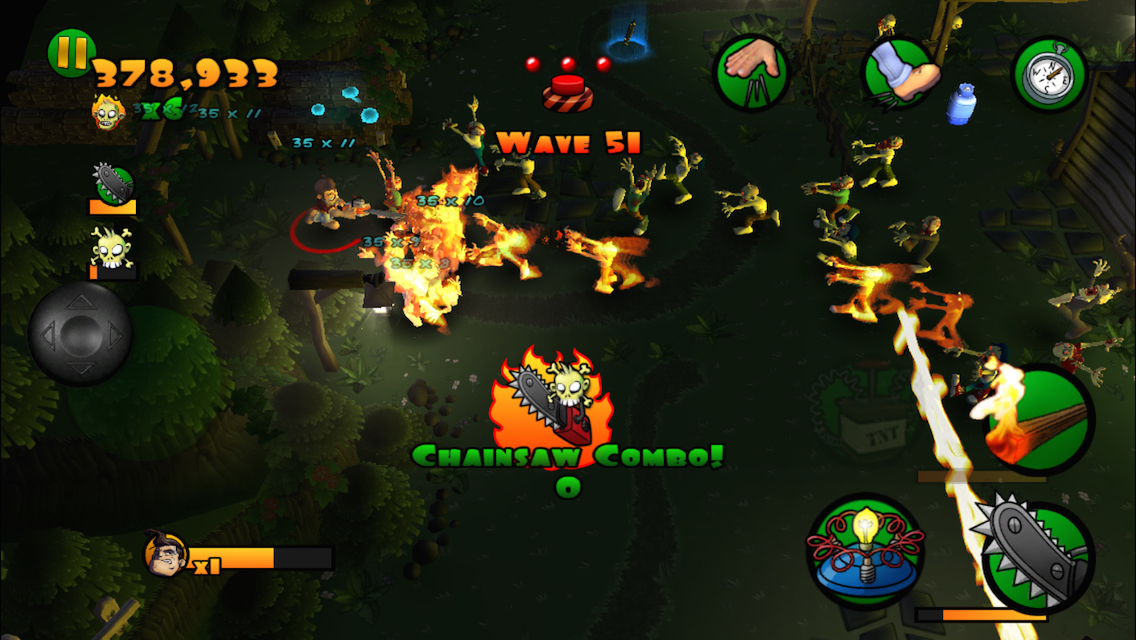Activate the hand taunt icon
Image resolution: width=1136 pixels, height=640 pixels.
751,72
